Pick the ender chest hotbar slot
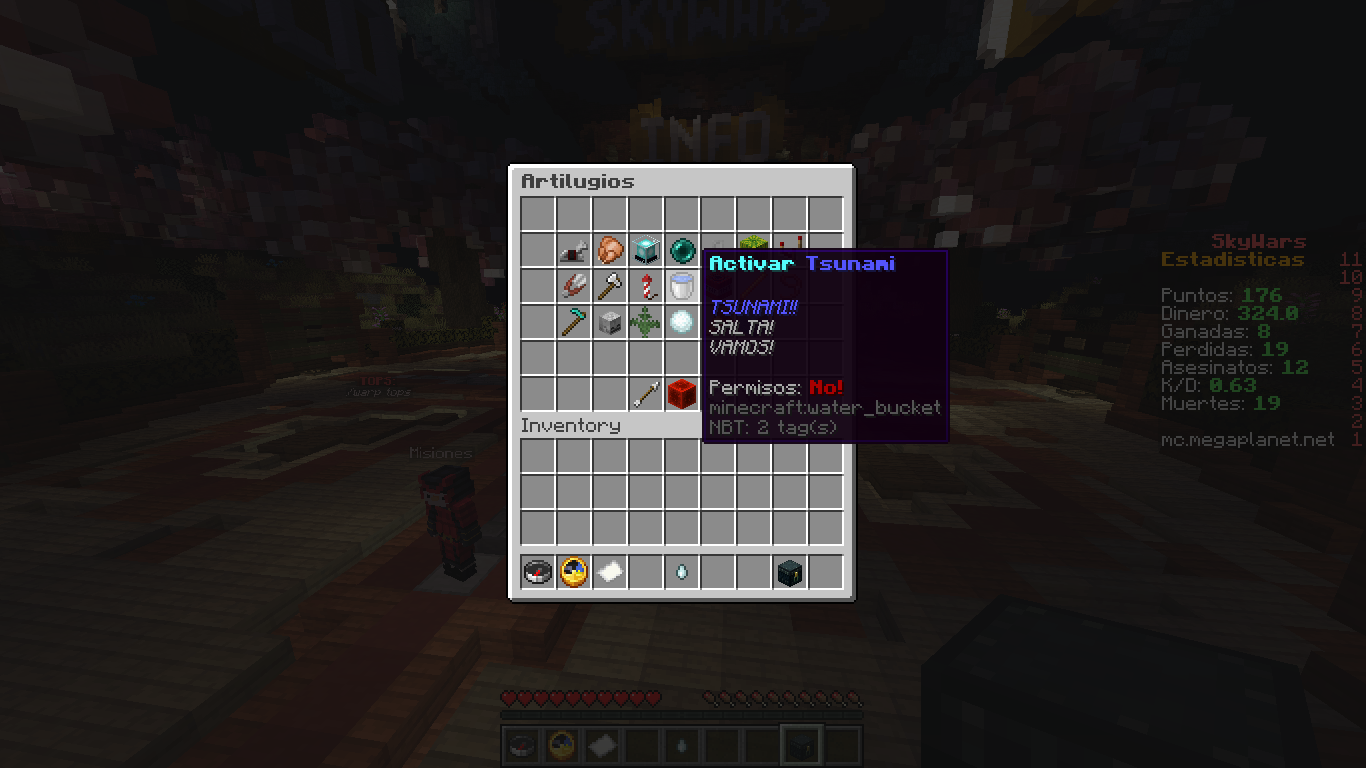The height and width of the screenshot is (768, 1366). point(790,572)
